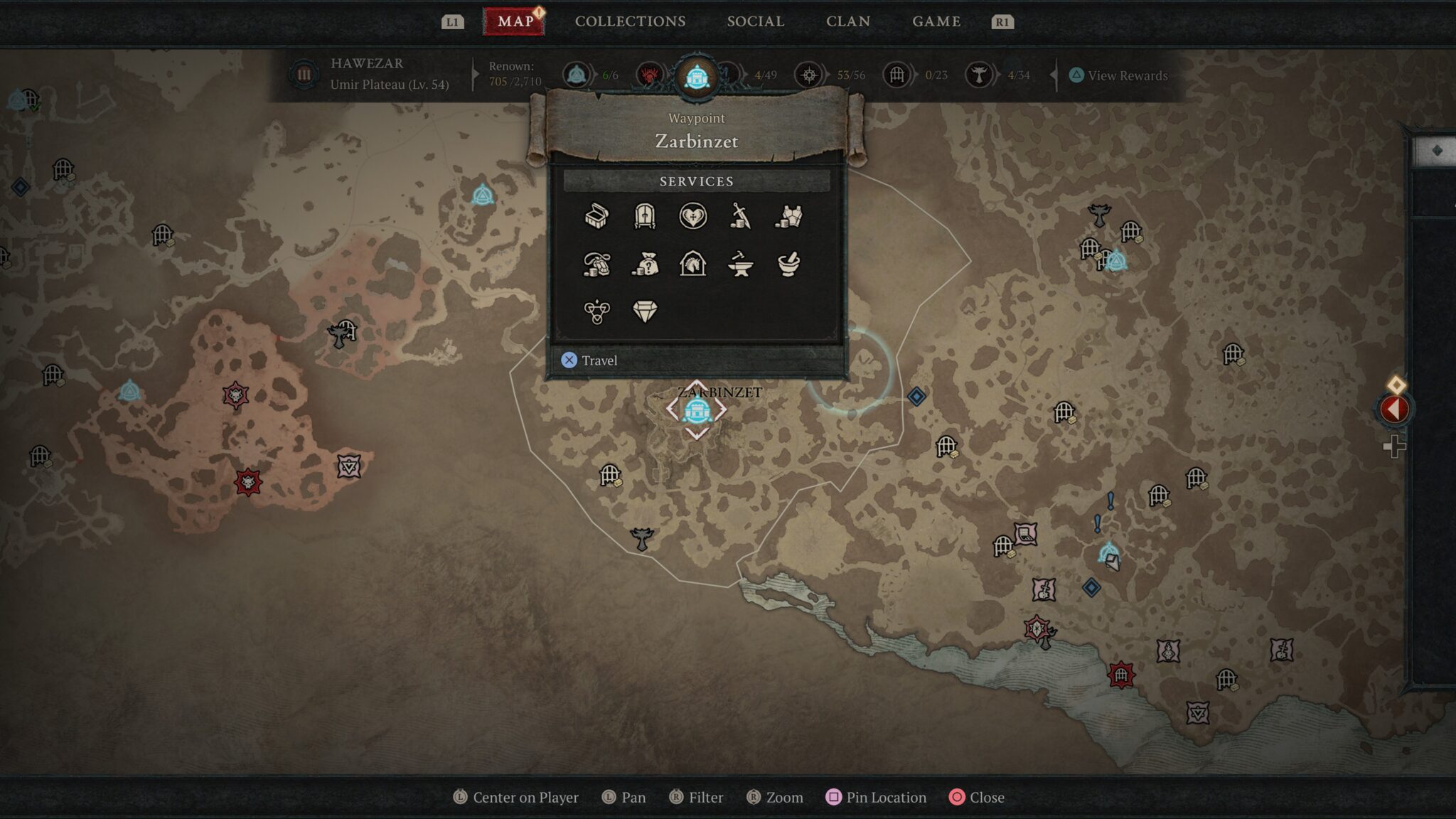The width and height of the screenshot is (1456, 819).
Task: Click the Zarbinzet waypoint marker on the map
Action: pyautogui.click(x=695, y=411)
